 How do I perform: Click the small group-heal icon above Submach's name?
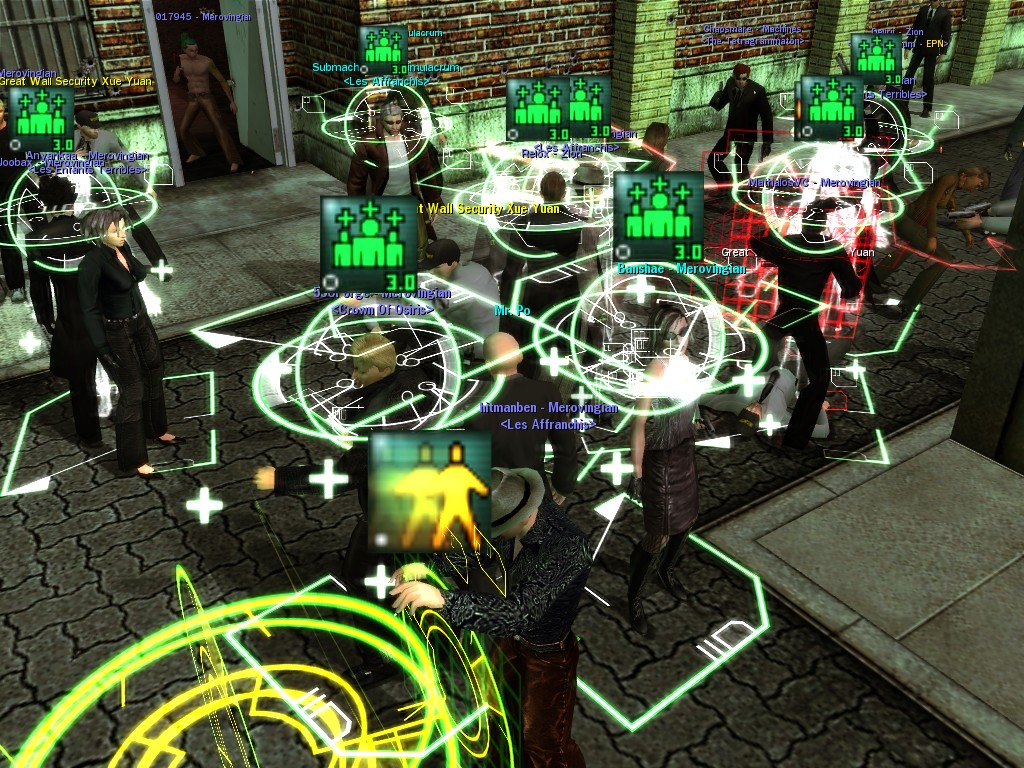point(383,49)
